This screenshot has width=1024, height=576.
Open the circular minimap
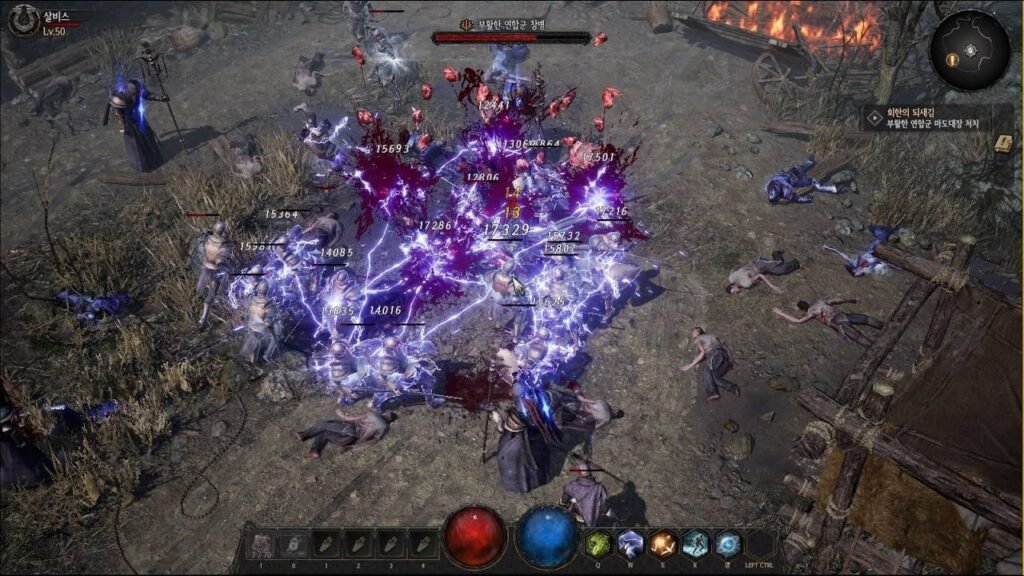coord(968,50)
